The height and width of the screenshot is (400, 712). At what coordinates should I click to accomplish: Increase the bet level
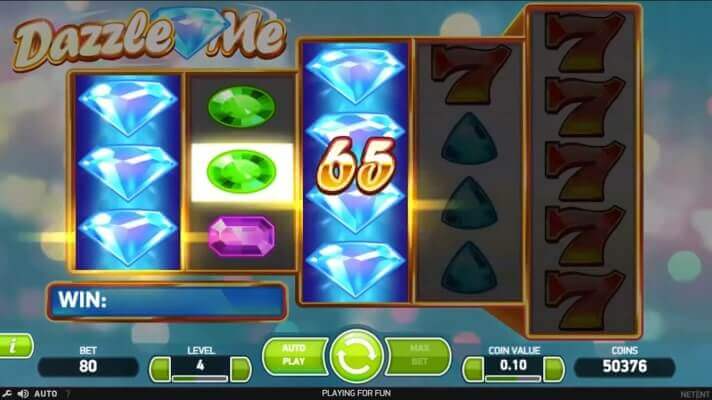pos(241,369)
